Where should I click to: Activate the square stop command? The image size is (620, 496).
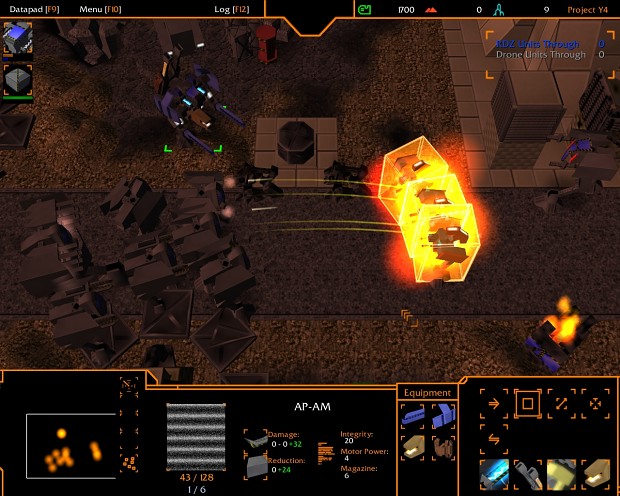[527, 404]
